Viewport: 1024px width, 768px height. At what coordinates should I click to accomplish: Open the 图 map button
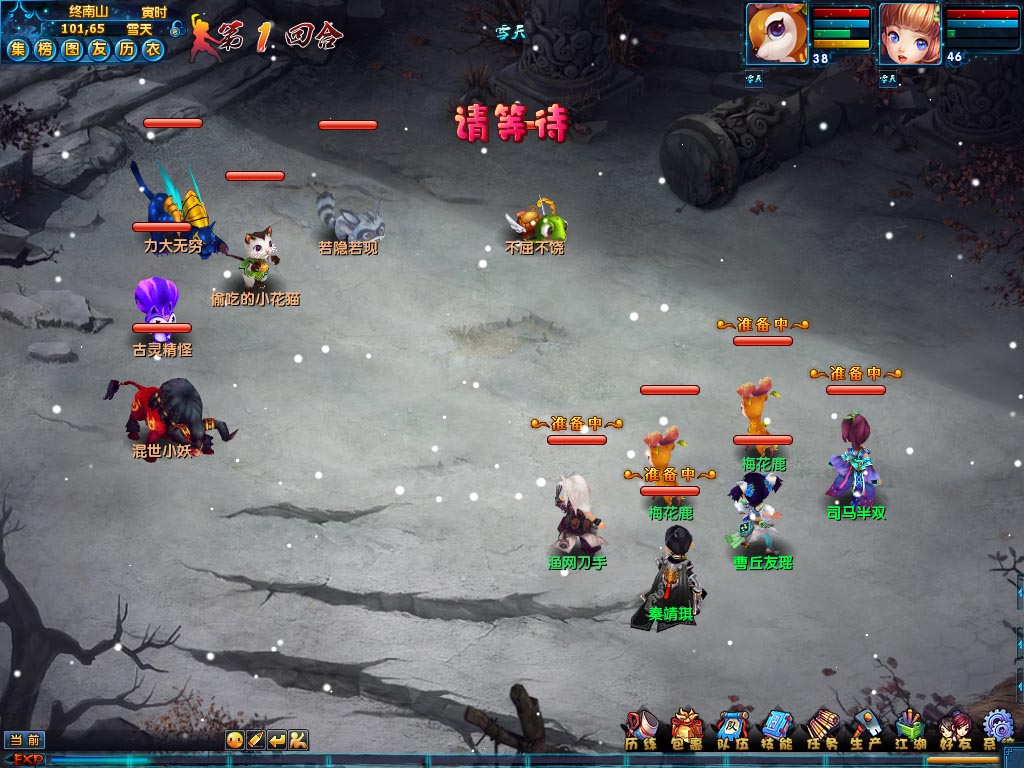[72, 50]
